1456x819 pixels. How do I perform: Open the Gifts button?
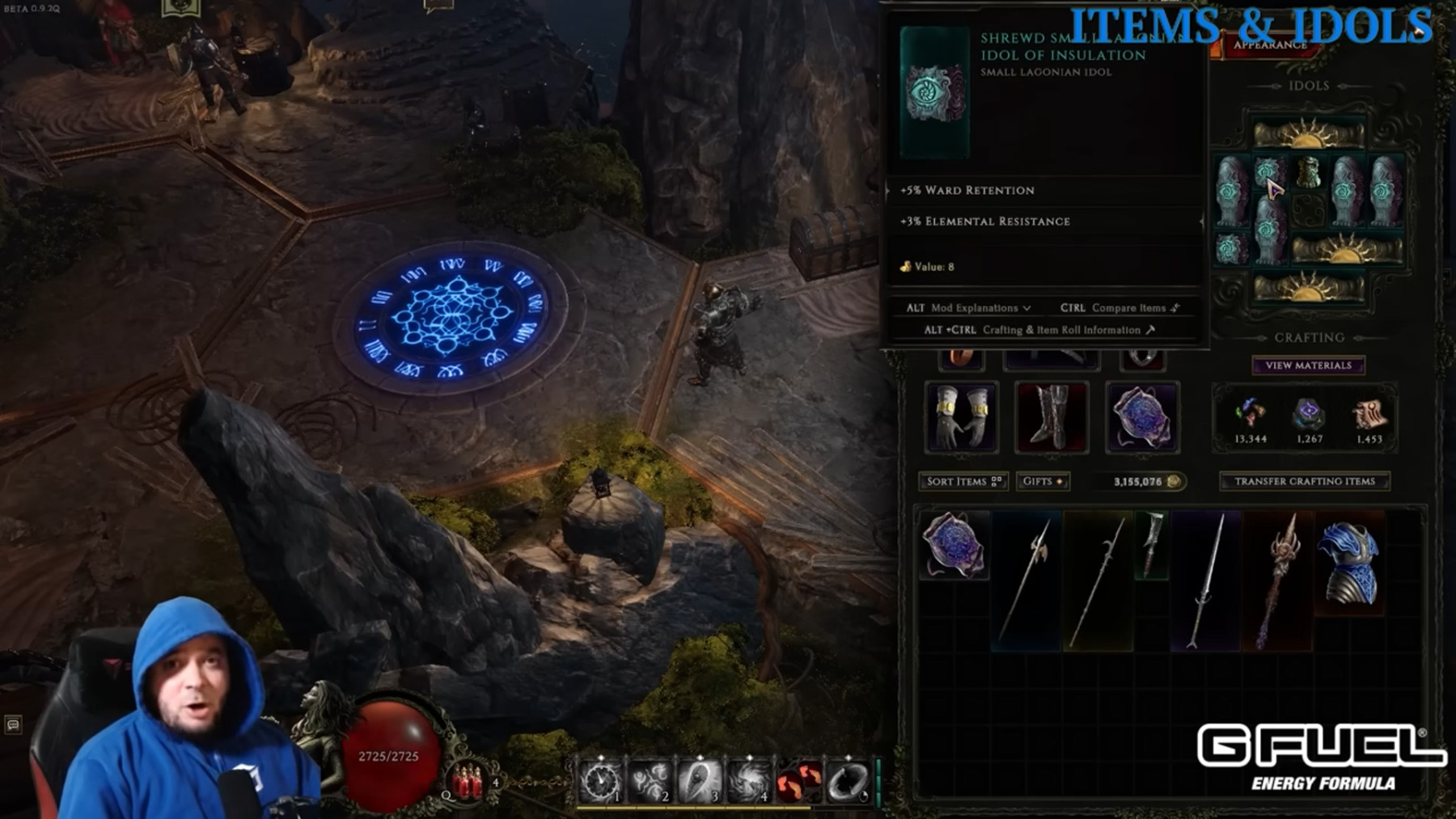click(x=1042, y=481)
